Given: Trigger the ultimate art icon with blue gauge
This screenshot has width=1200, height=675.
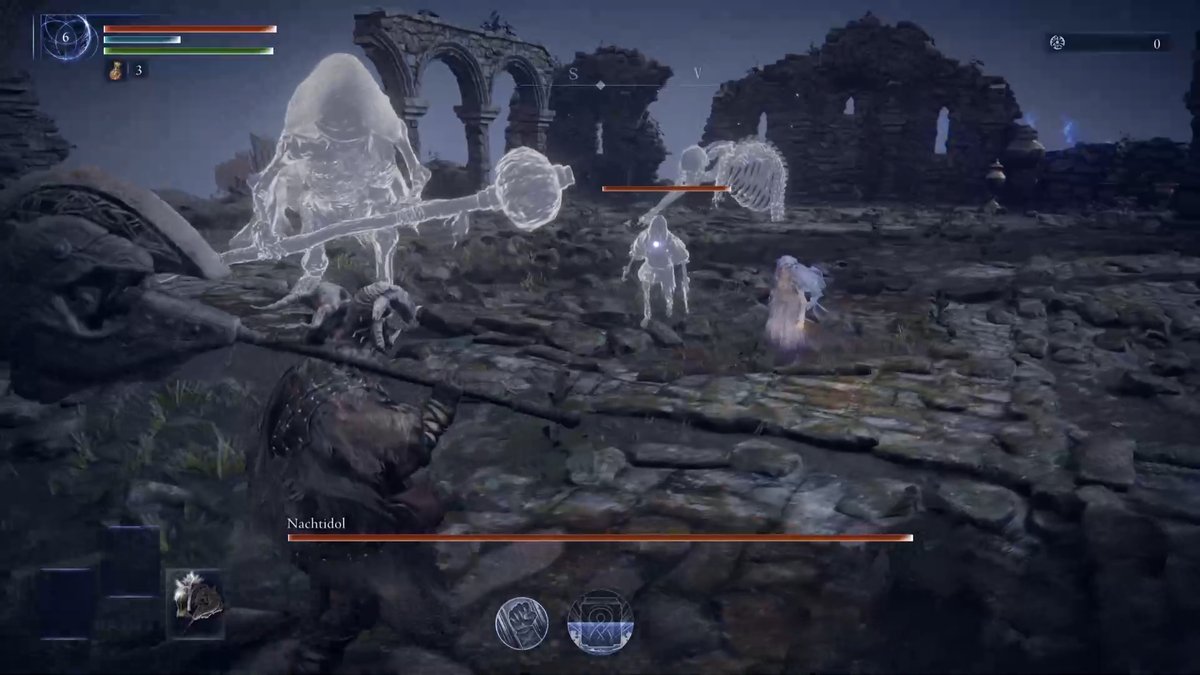Looking at the screenshot, I should pyautogui.click(x=600, y=621).
